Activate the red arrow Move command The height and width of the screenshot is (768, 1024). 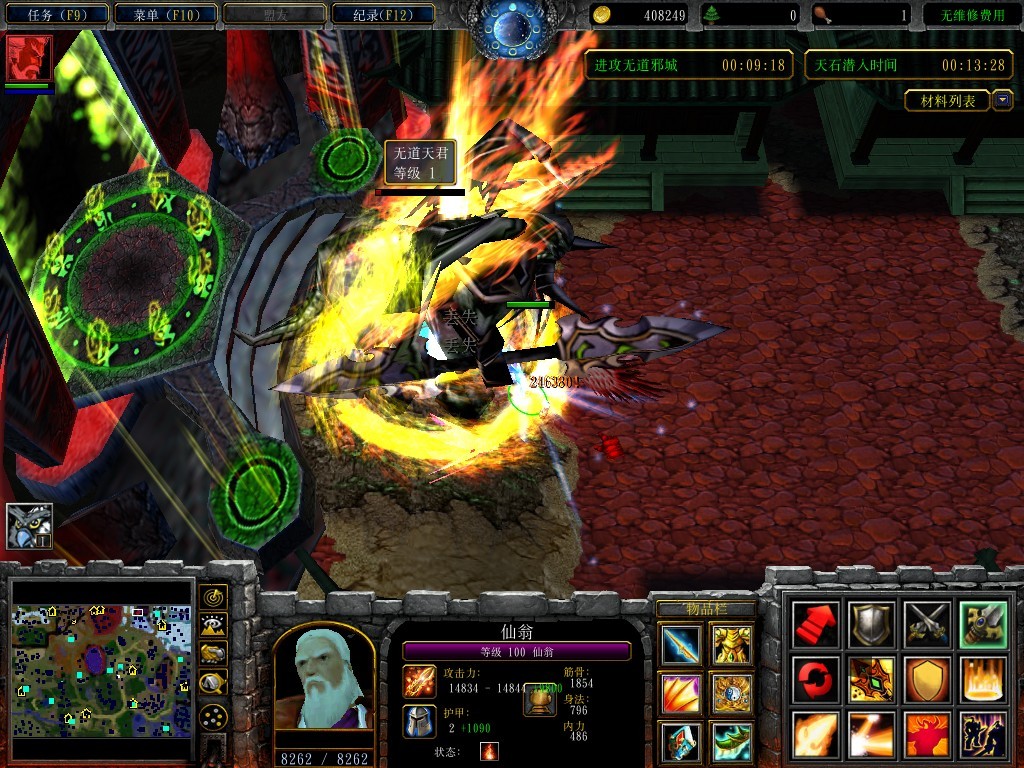pos(814,625)
